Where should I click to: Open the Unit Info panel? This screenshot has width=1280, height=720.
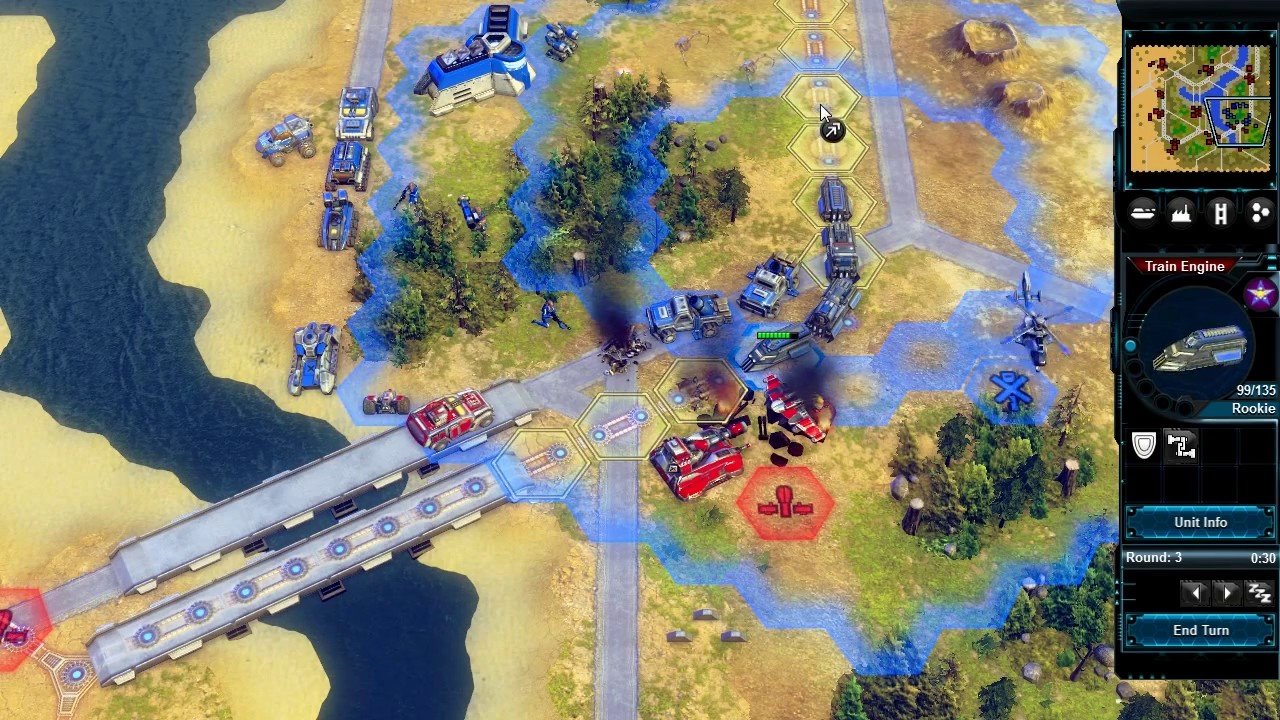1200,523
